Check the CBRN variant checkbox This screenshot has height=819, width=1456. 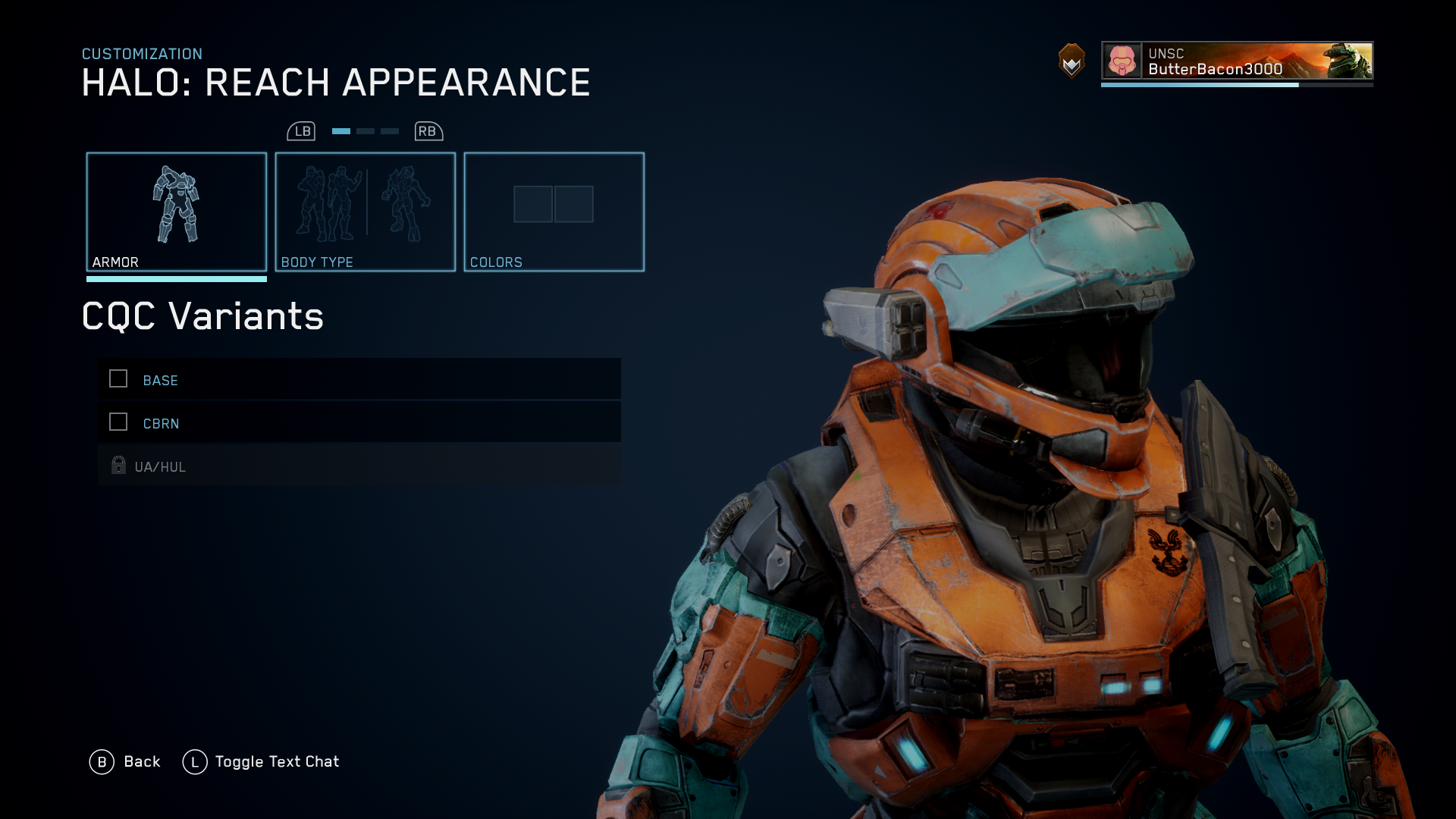(x=118, y=422)
